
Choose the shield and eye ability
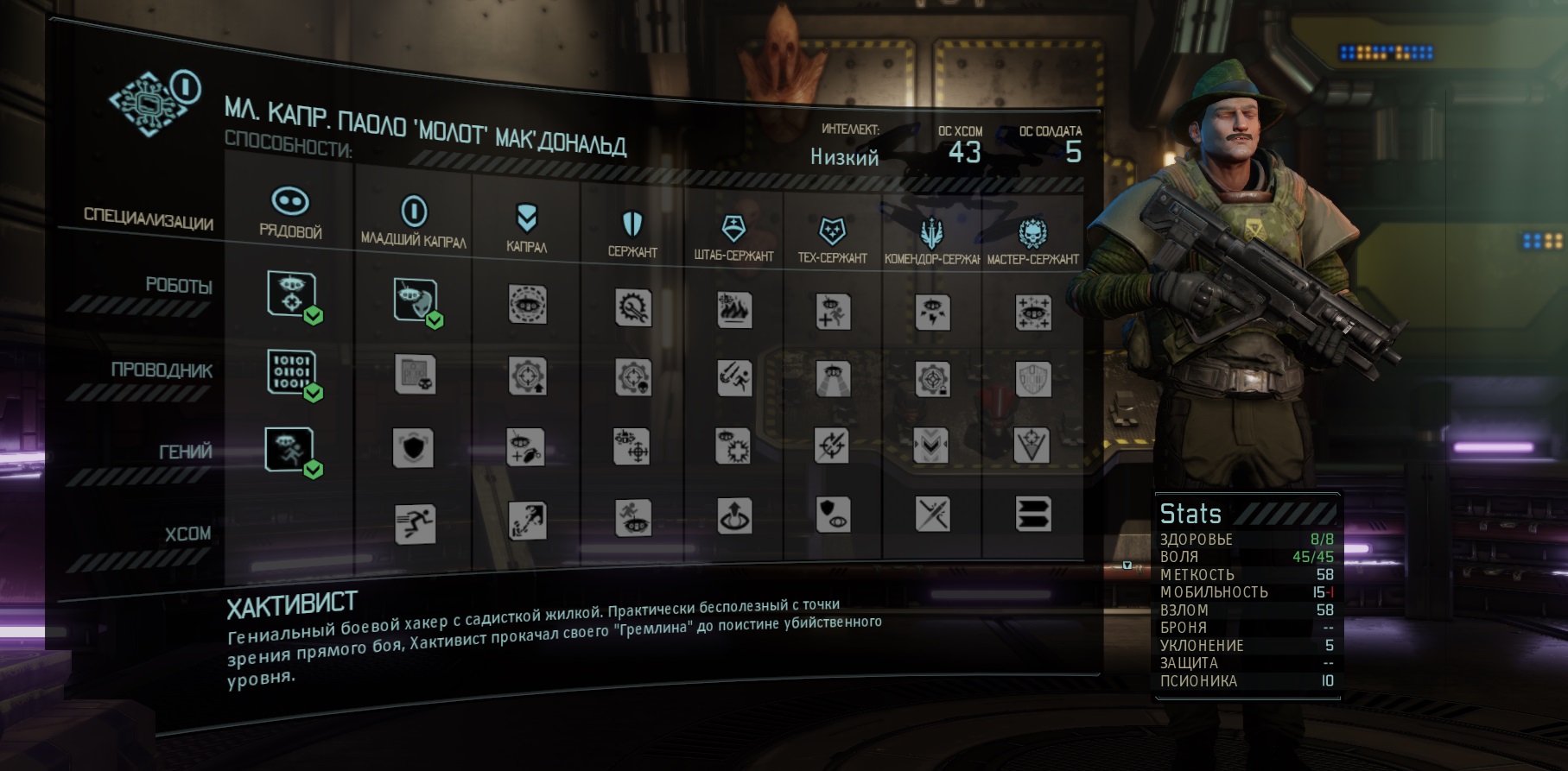point(833,515)
